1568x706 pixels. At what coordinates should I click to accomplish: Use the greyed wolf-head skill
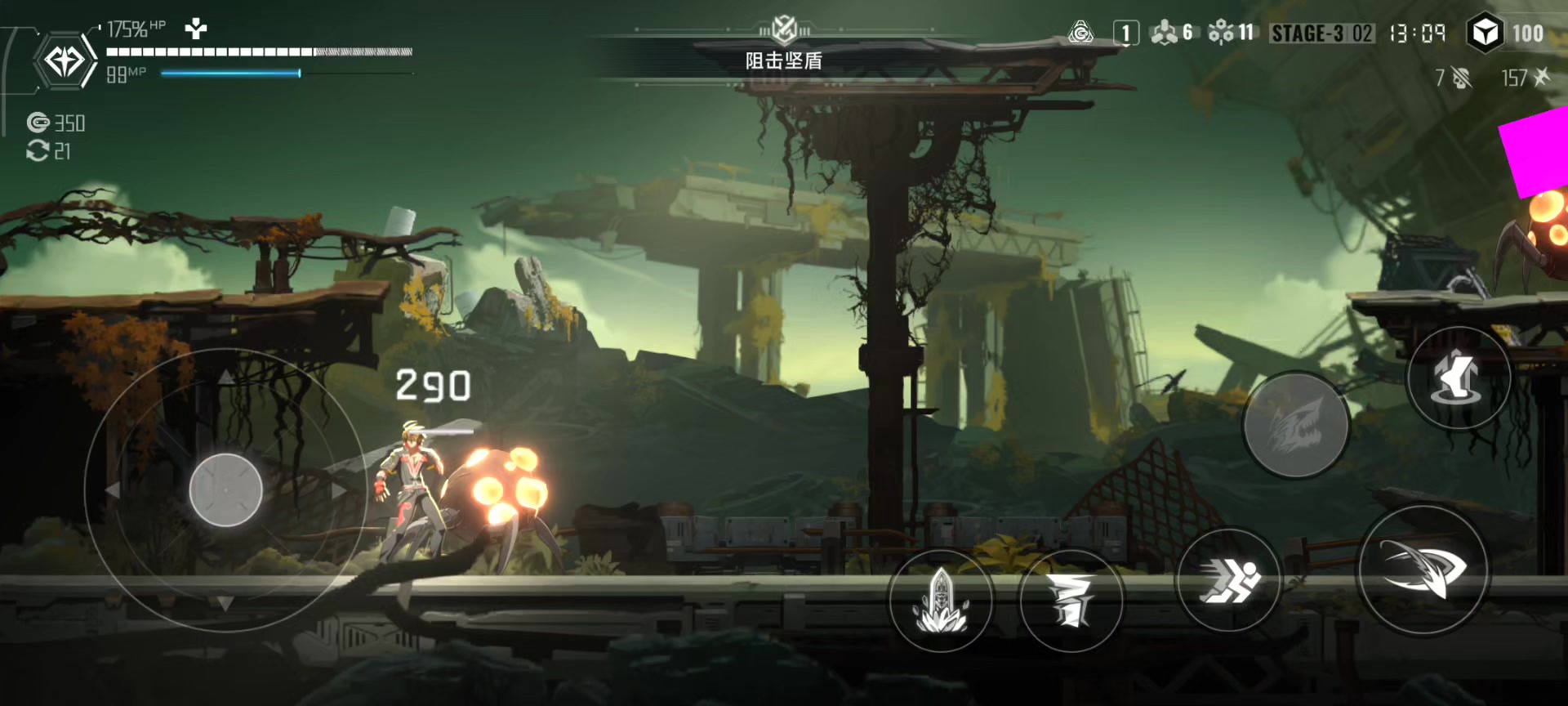[x=1295, y=425]
